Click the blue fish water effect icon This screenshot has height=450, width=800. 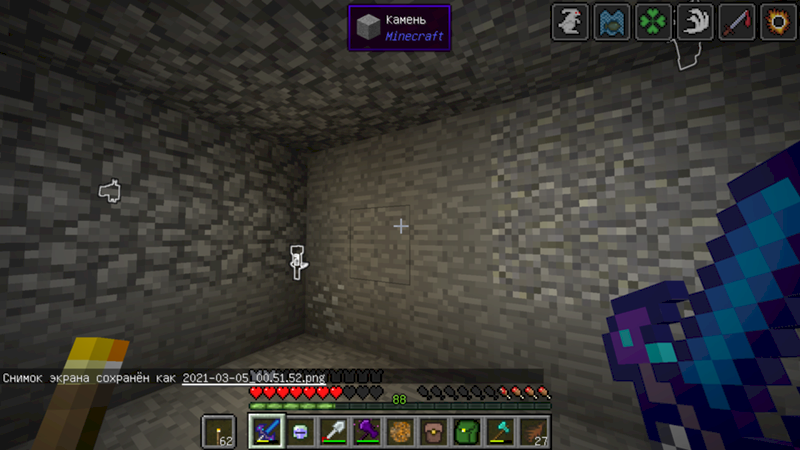[610, 22]
